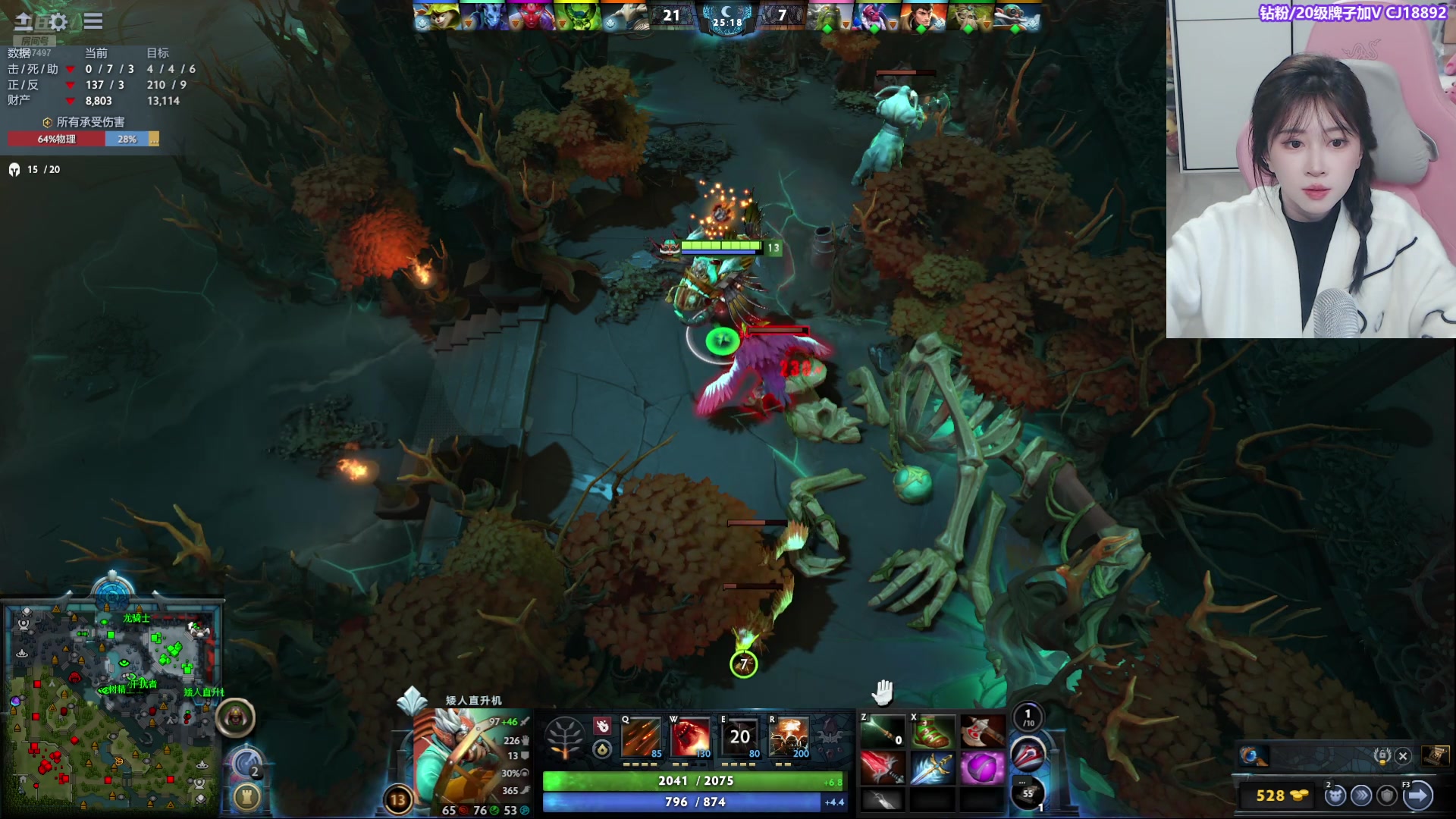The width and height of the screenshot is (1456, 819).
Task: Click the courier deliver items arrow
Action: click(x=1417, y=795)
